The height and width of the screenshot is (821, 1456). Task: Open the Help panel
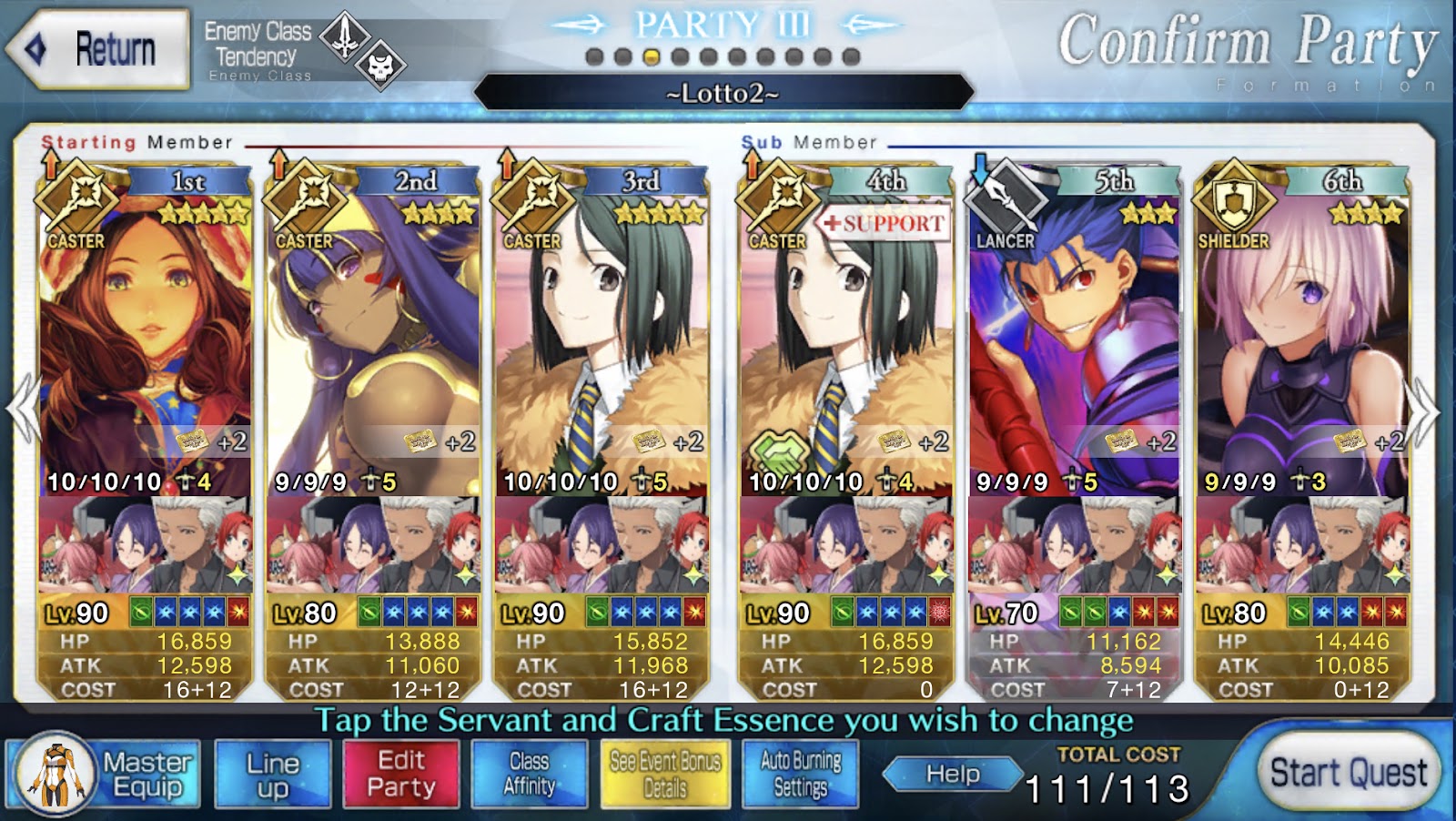[952, 775]
